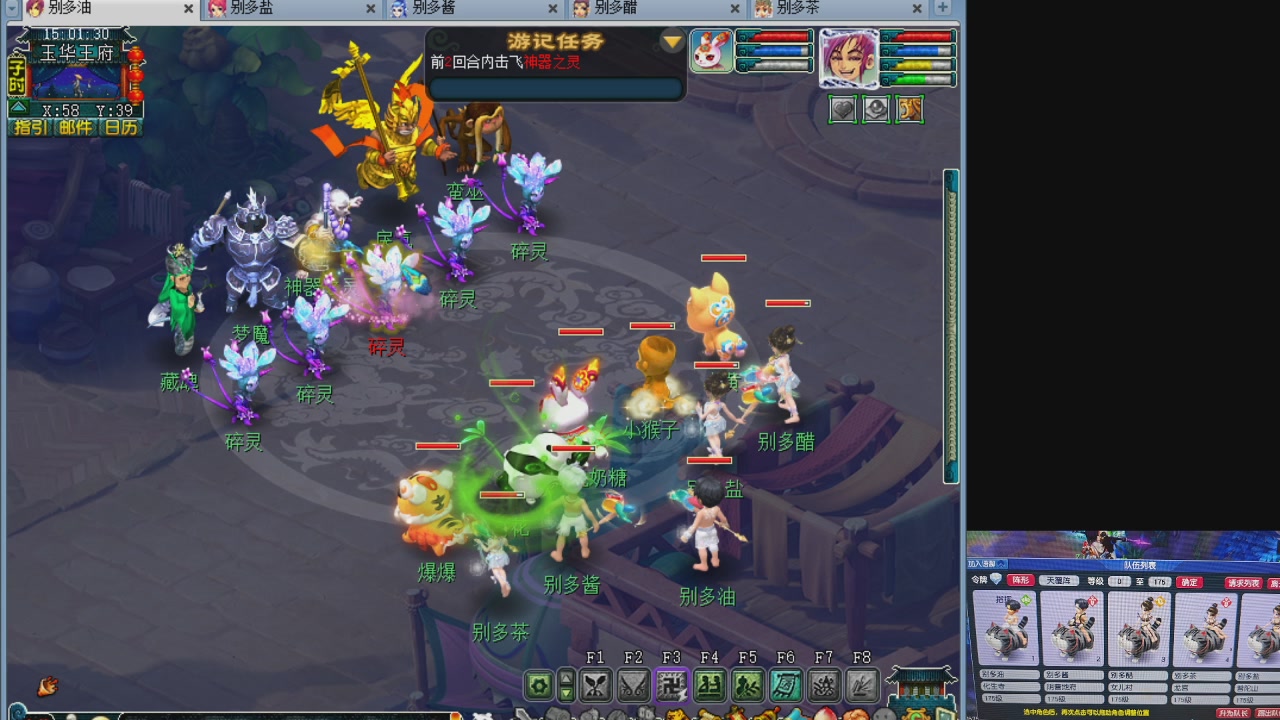
Task: Click the purple-haired character portrait
Action: point(848,58)
